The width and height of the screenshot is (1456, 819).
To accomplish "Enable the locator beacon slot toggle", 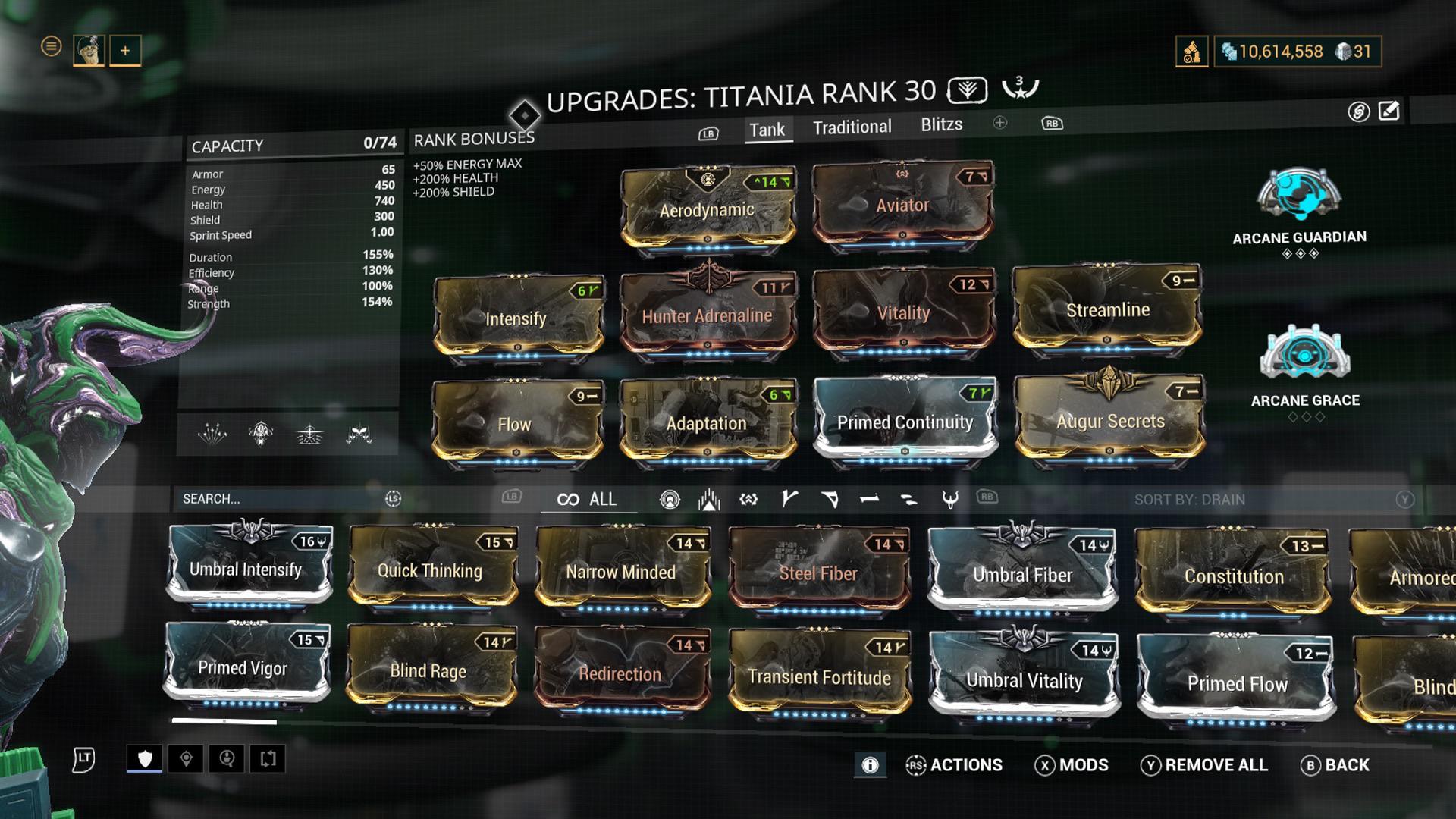I will 187,758.
